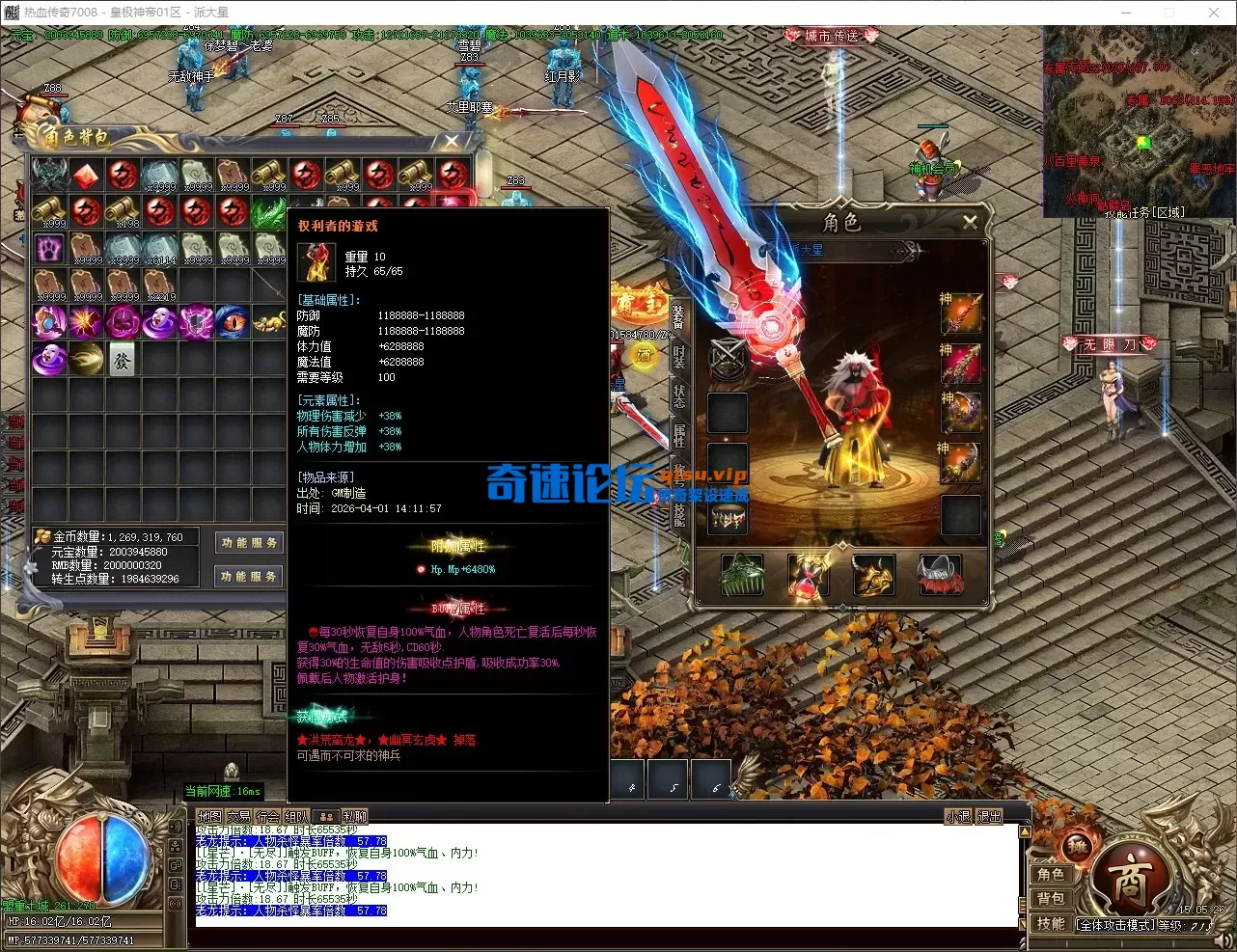The width and height of the screenshot is (1237, 952).
Task: Open the 状态 status tab
Action: 678,395
